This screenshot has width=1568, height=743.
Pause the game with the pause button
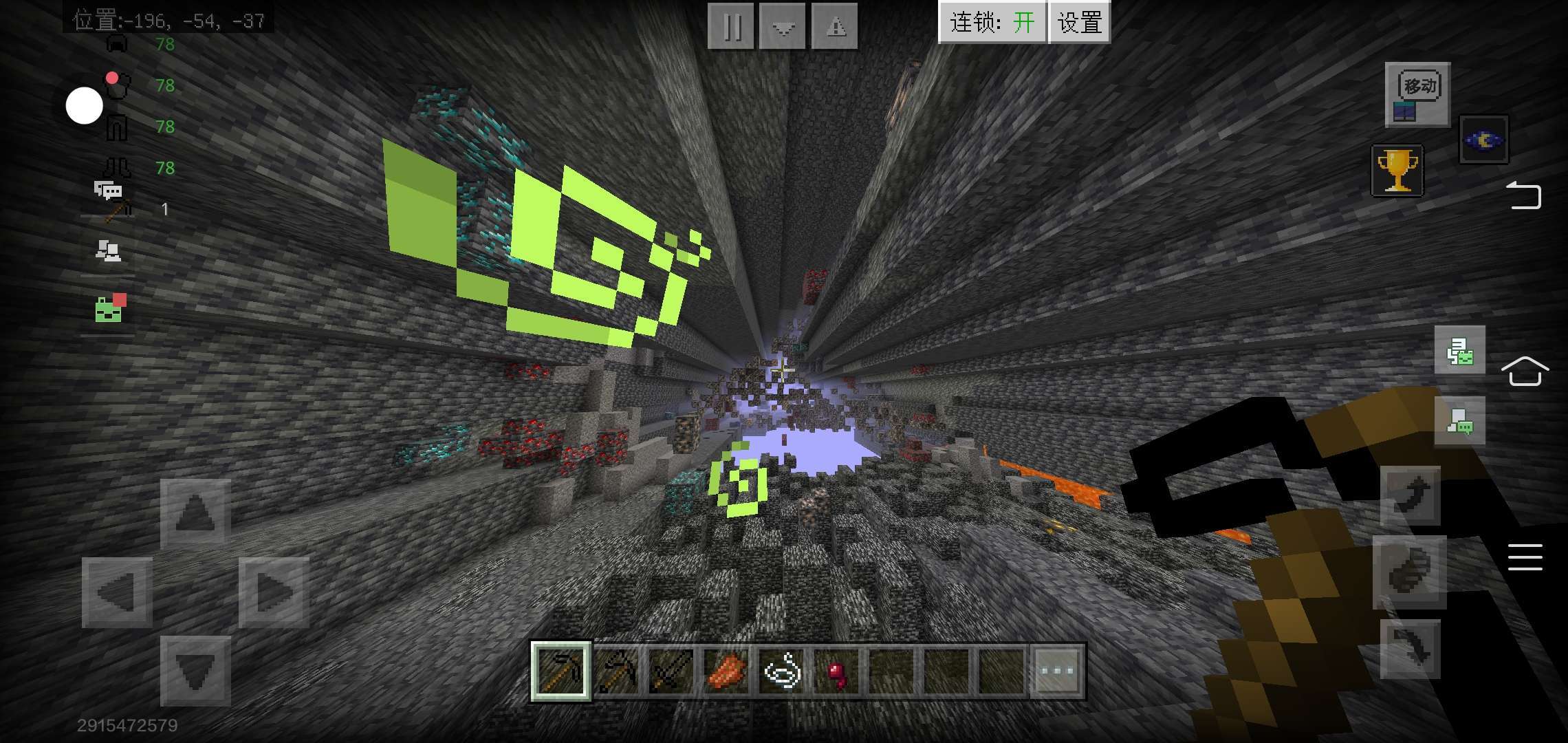pos(731,26)
